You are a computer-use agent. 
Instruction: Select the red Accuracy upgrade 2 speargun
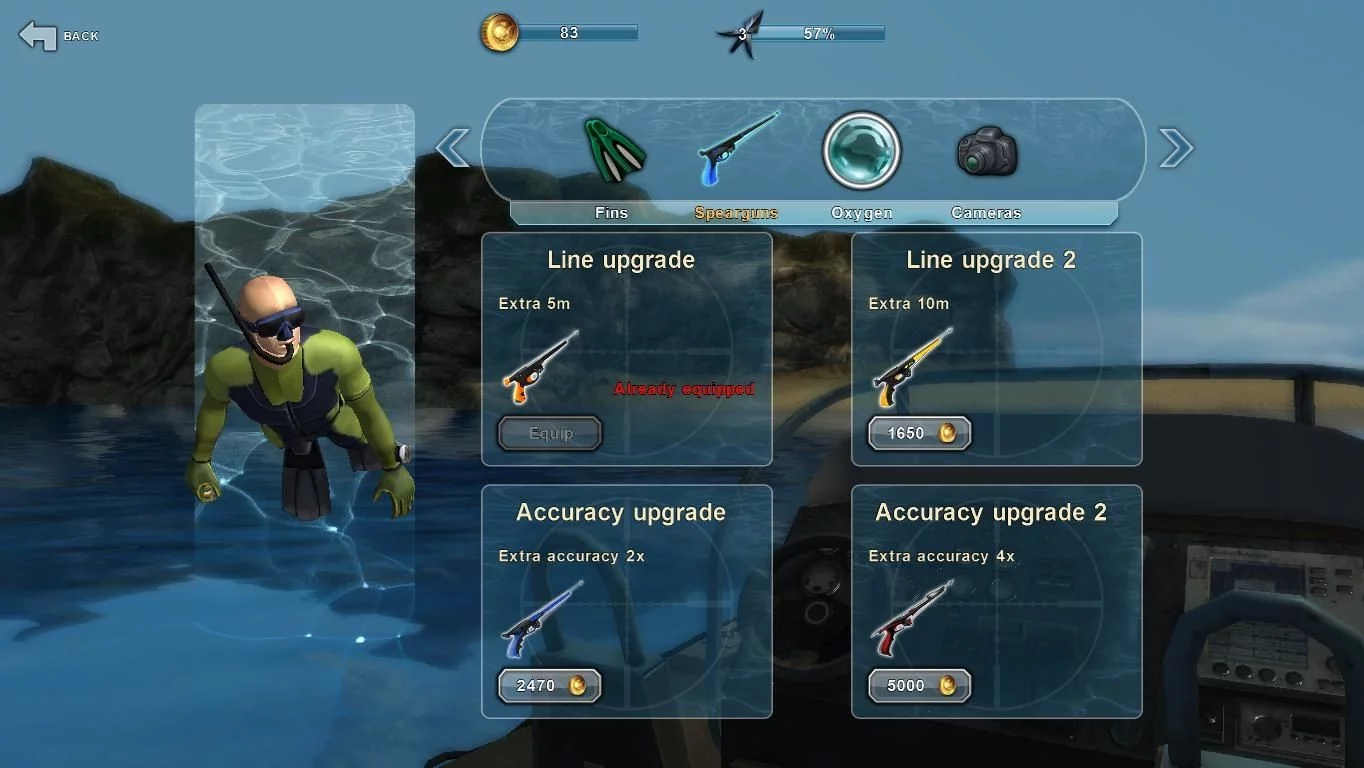(911, 620)
